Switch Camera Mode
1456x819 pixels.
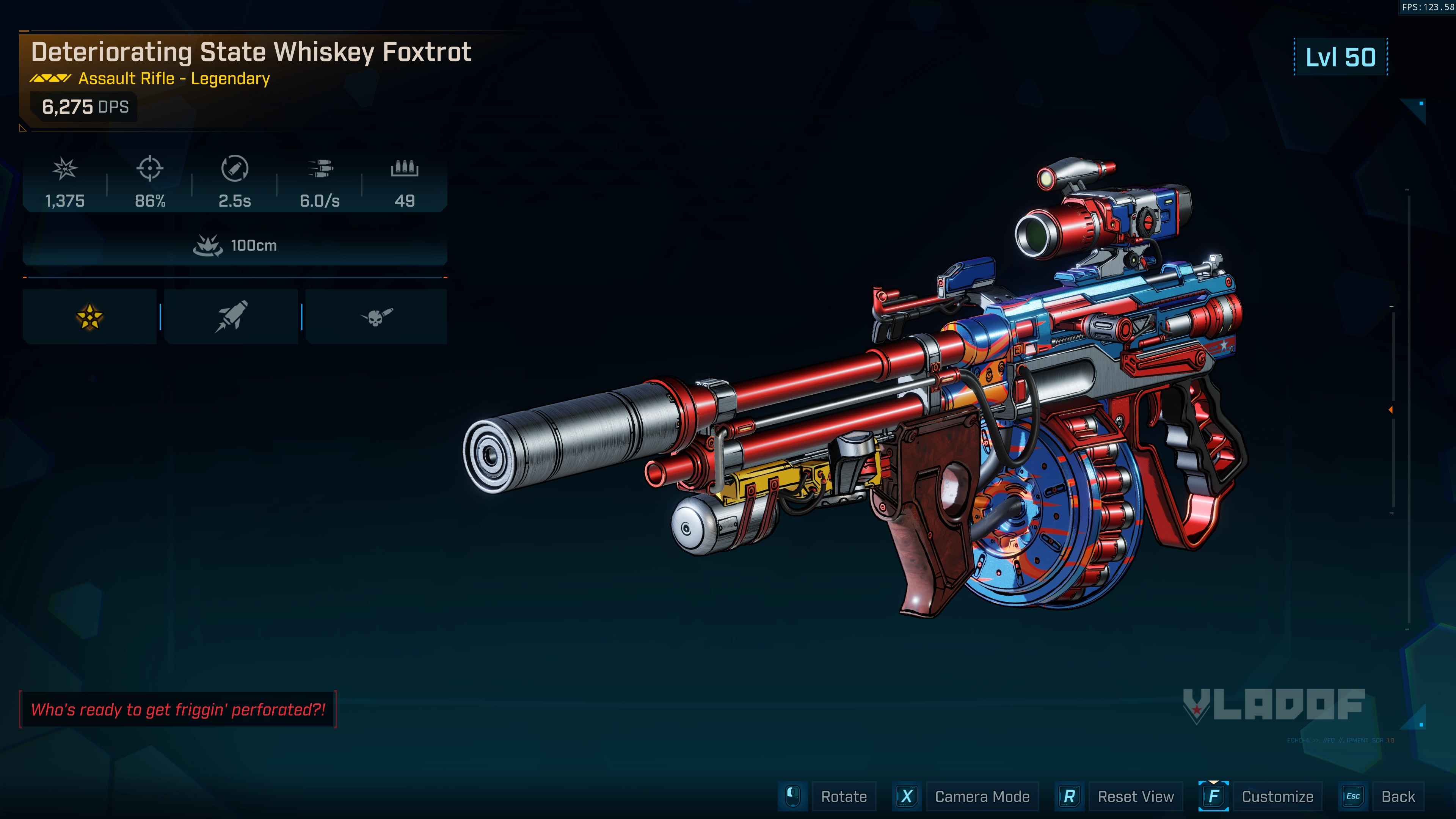[x=981, y=796]
